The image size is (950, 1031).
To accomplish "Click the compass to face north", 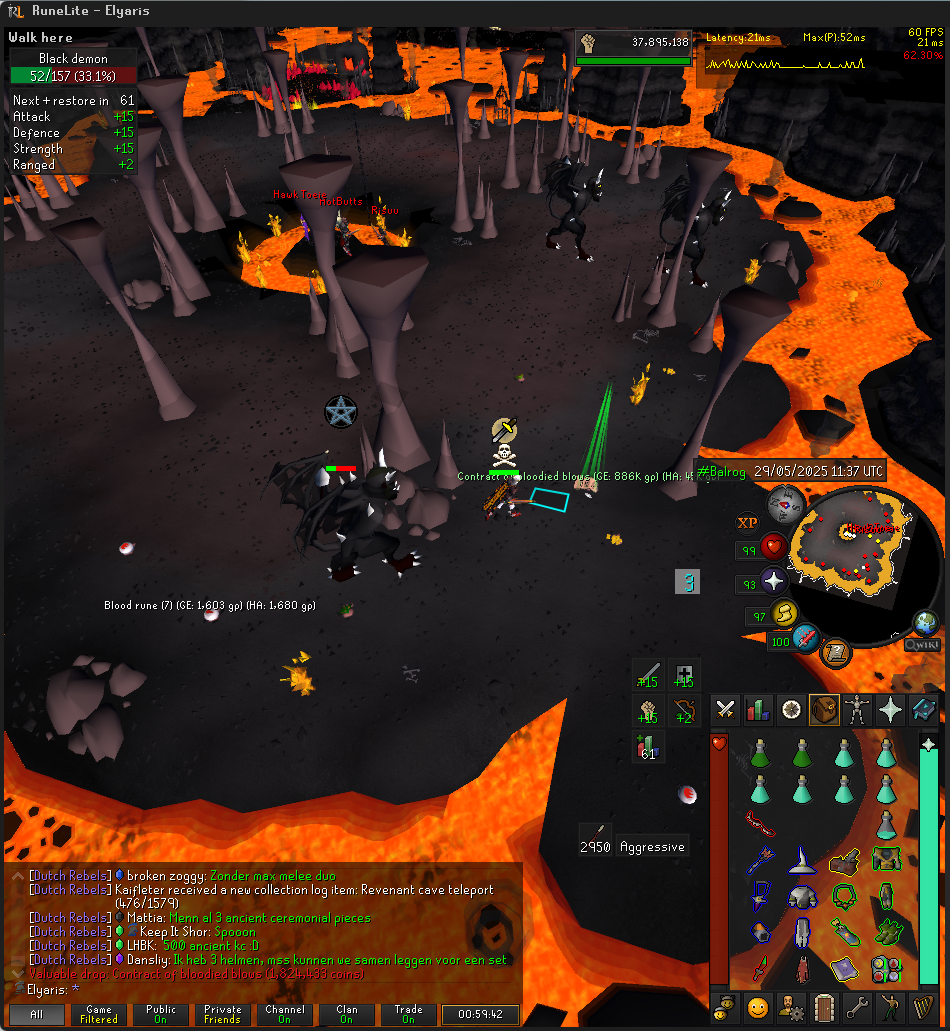I will click(786, 505).
